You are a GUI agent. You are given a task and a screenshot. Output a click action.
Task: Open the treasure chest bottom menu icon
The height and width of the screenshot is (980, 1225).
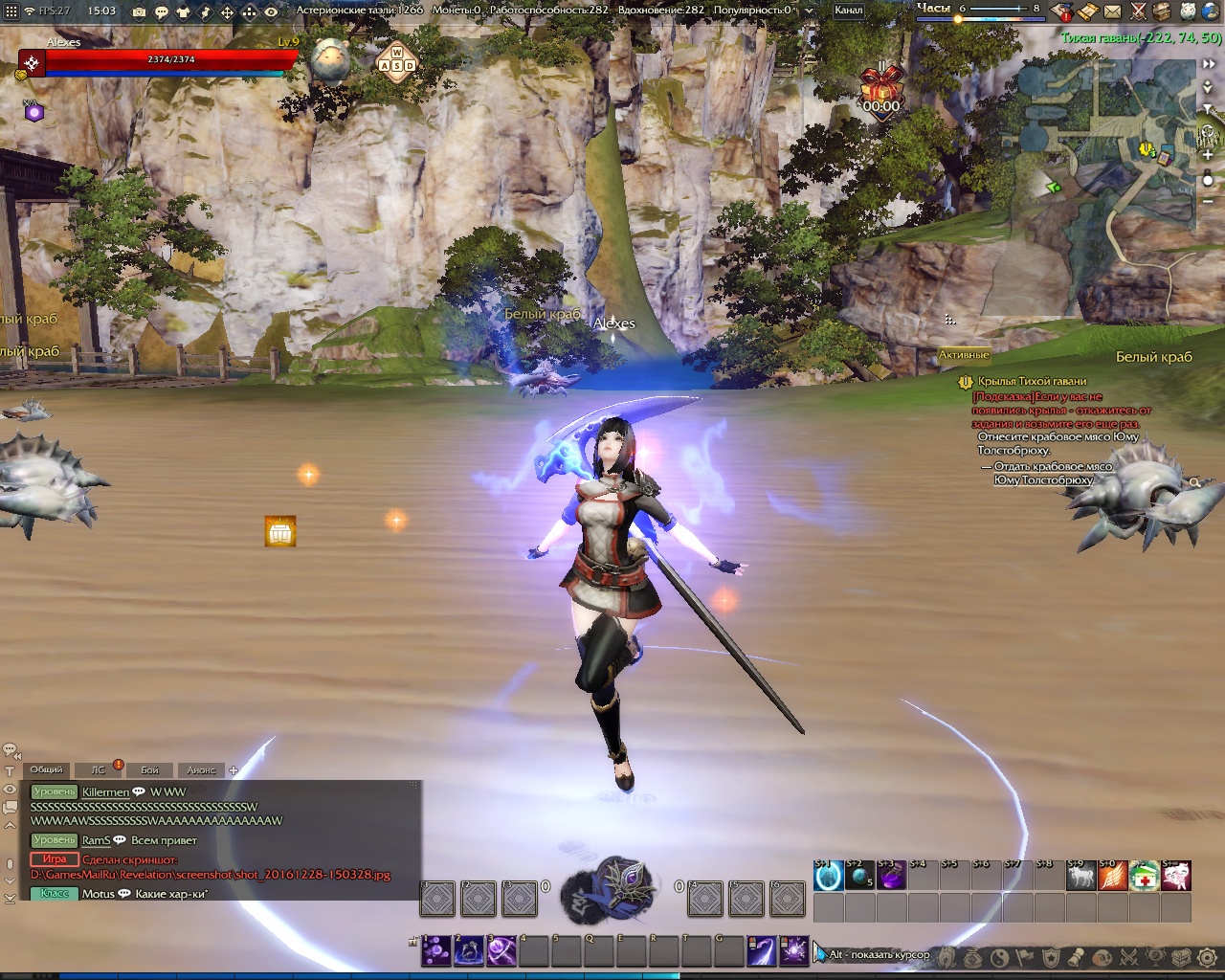click(1182, 956)
